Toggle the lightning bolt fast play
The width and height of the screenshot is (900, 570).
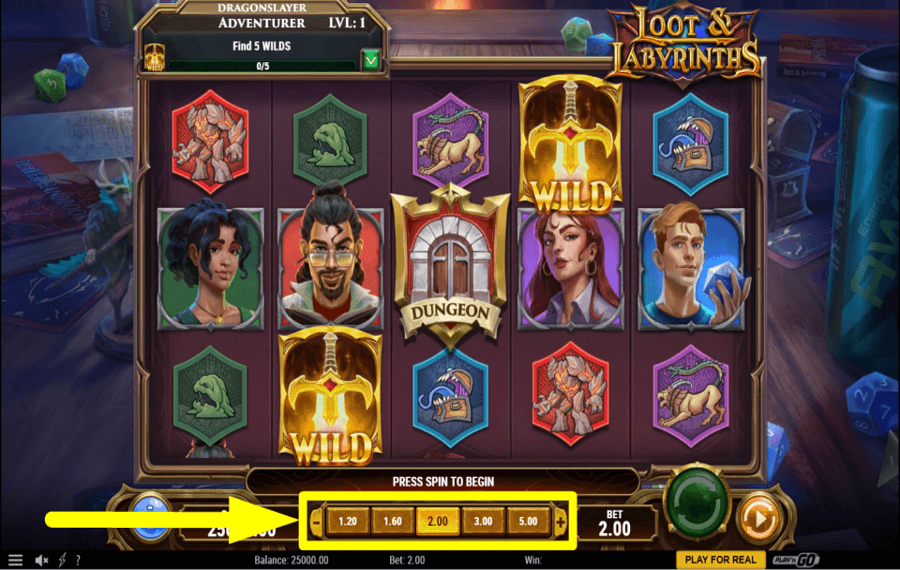(62, 560)
